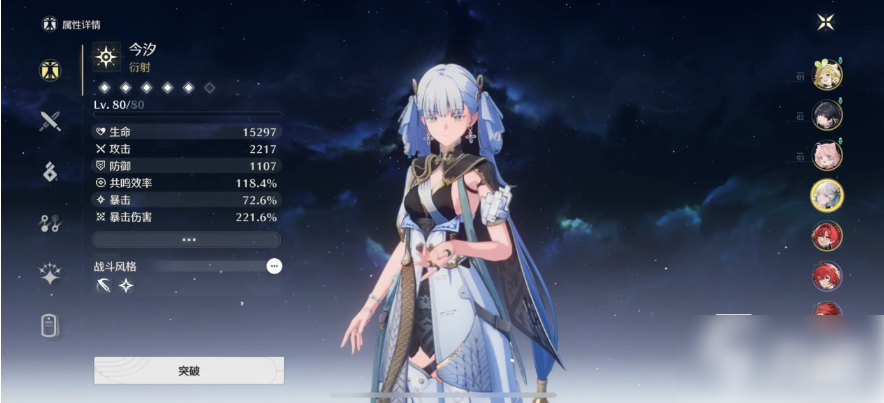Tap the 突破 ascension button

point(189,370)
